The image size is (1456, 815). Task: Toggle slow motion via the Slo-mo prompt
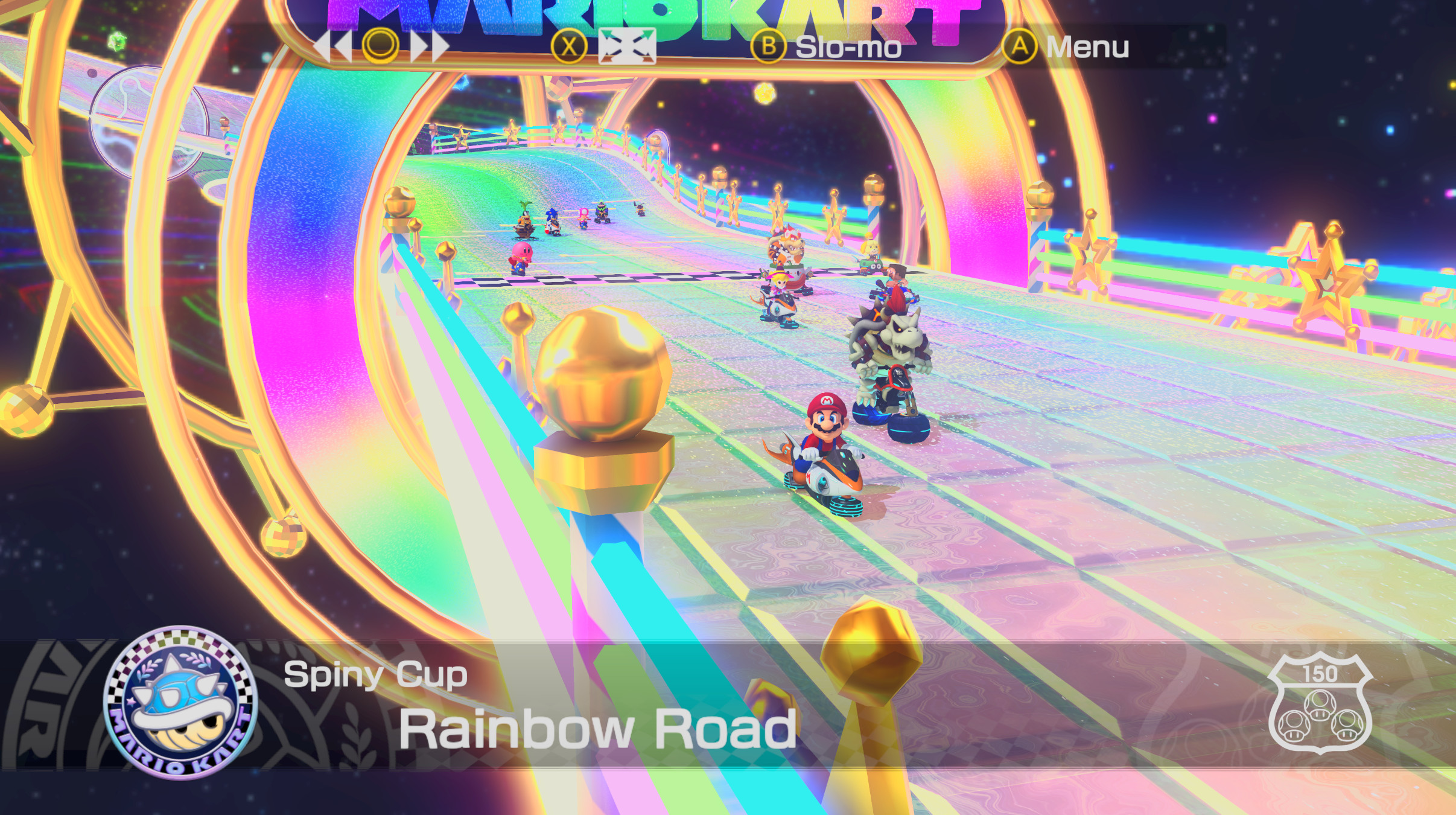pos(848,48)
